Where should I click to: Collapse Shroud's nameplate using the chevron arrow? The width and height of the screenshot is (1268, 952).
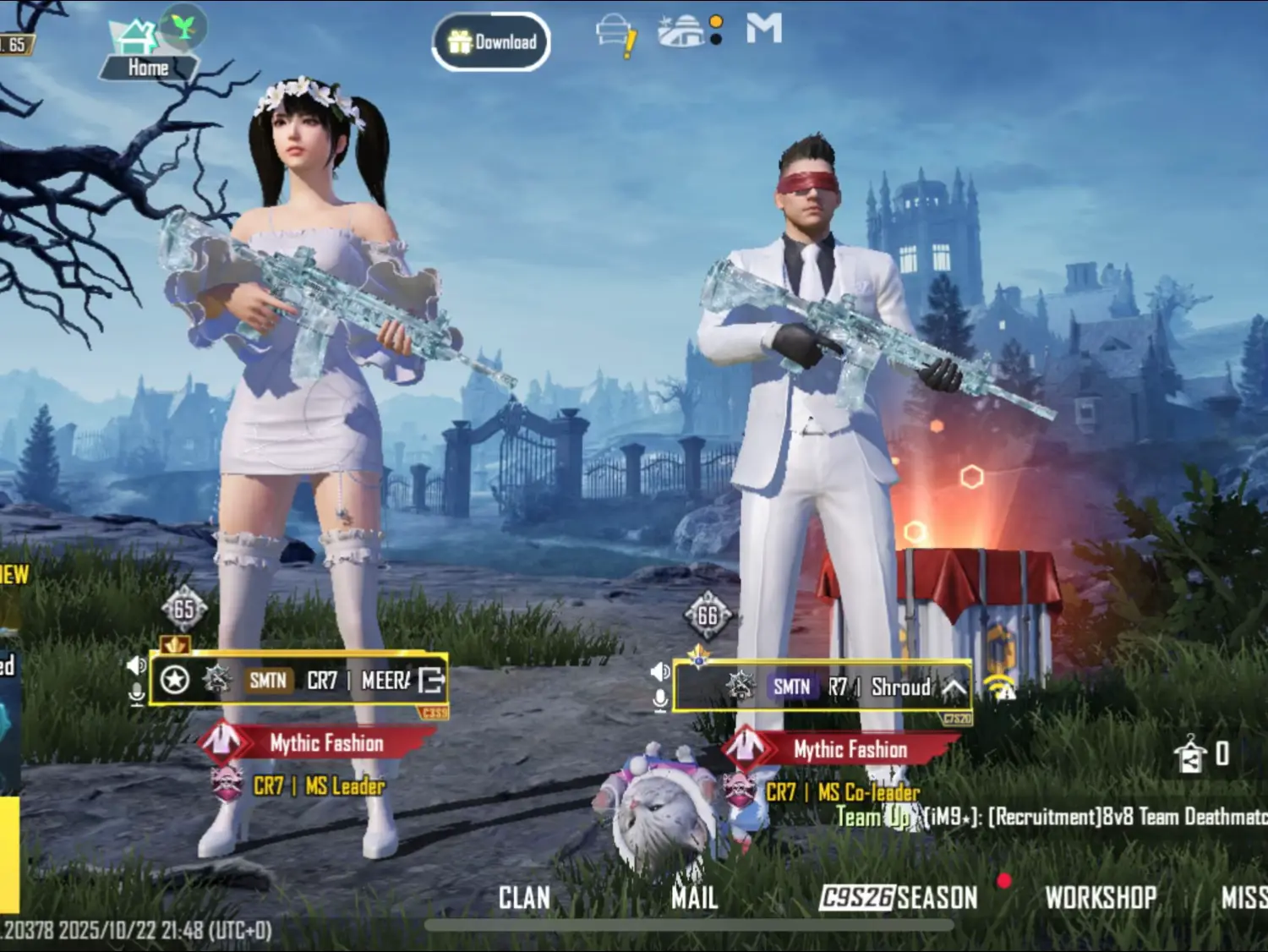[956, 689]
